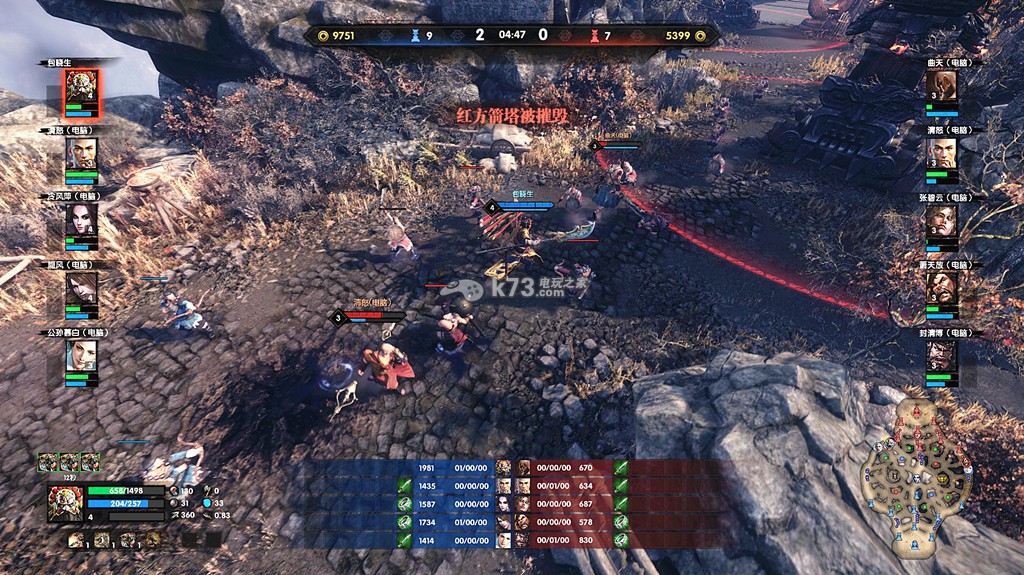Choose enemy 萧天放's portrait
Image resolution: width=1024 pixels, height=575 pixels.
click(942, 290)
